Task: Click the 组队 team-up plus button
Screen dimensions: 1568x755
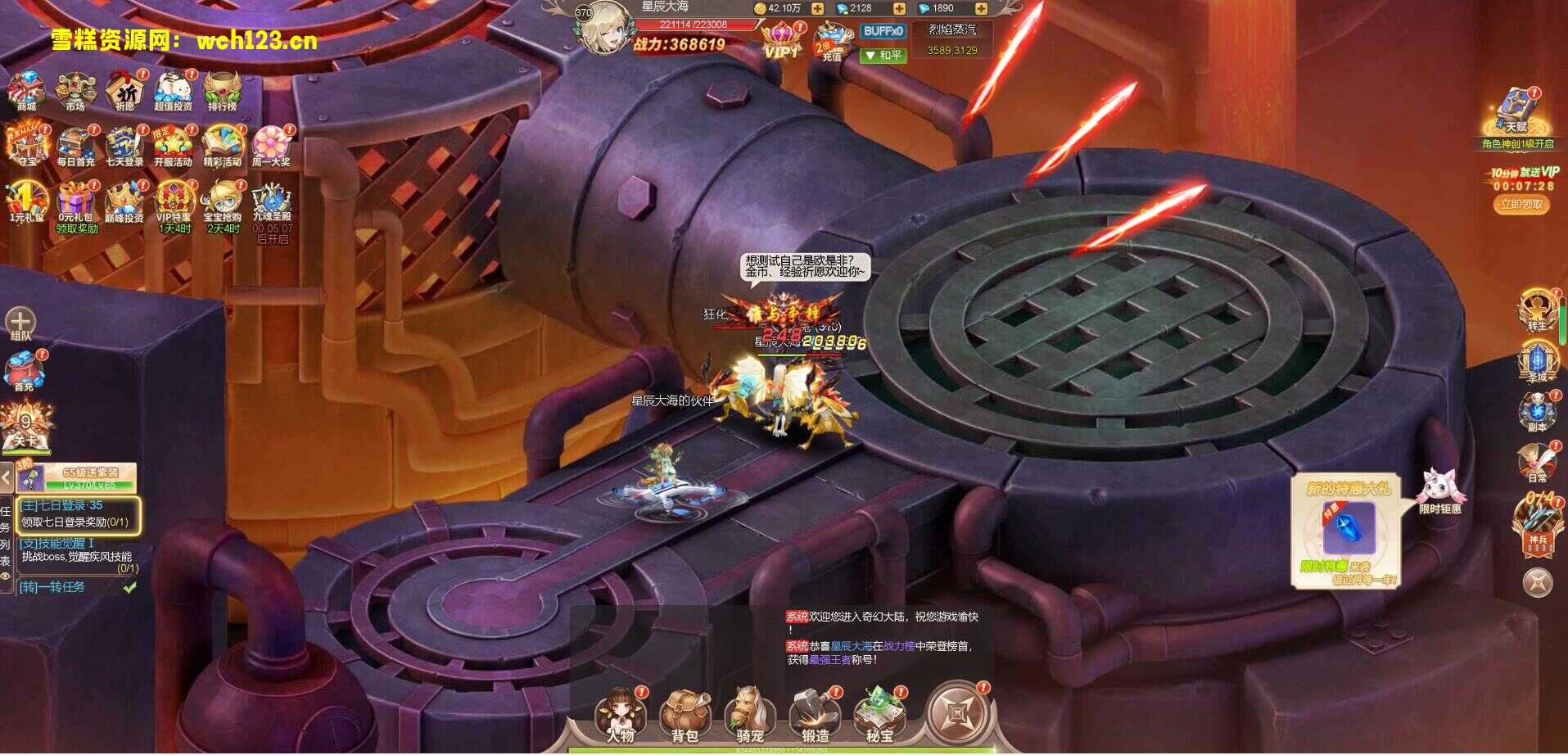Action: (20, 320)
